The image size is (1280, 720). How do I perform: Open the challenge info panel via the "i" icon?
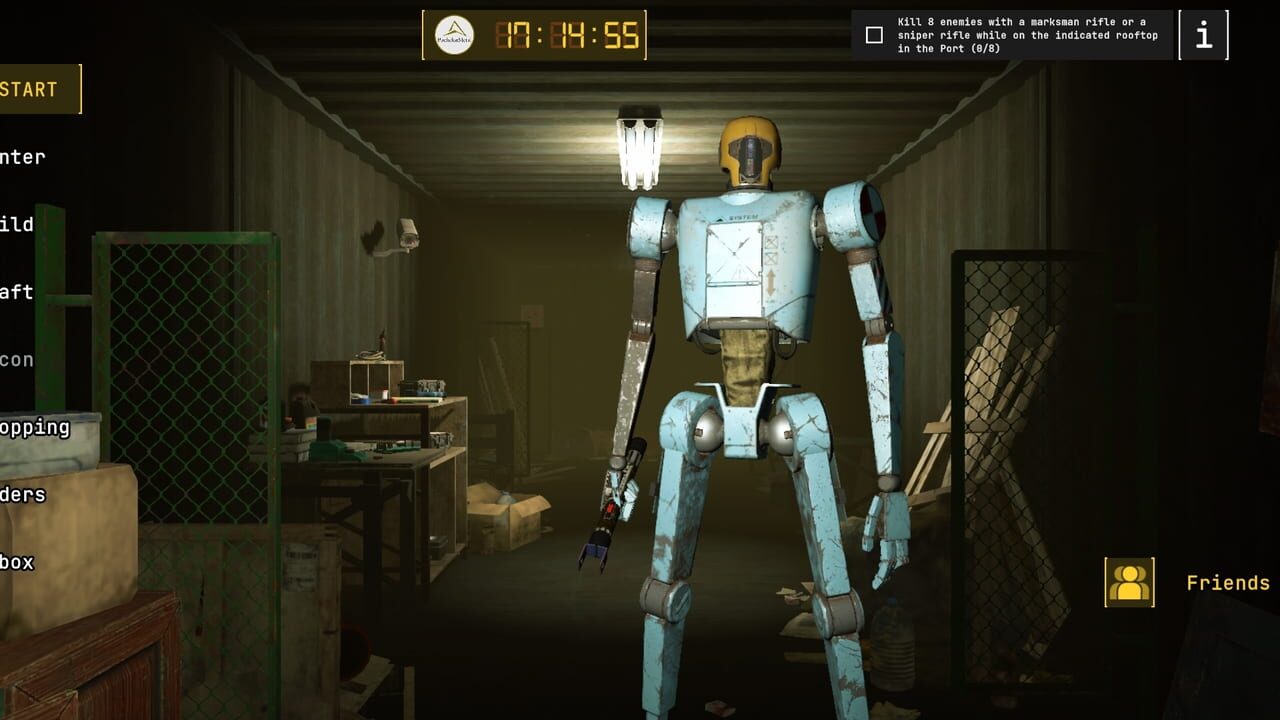pos(1203,35)
